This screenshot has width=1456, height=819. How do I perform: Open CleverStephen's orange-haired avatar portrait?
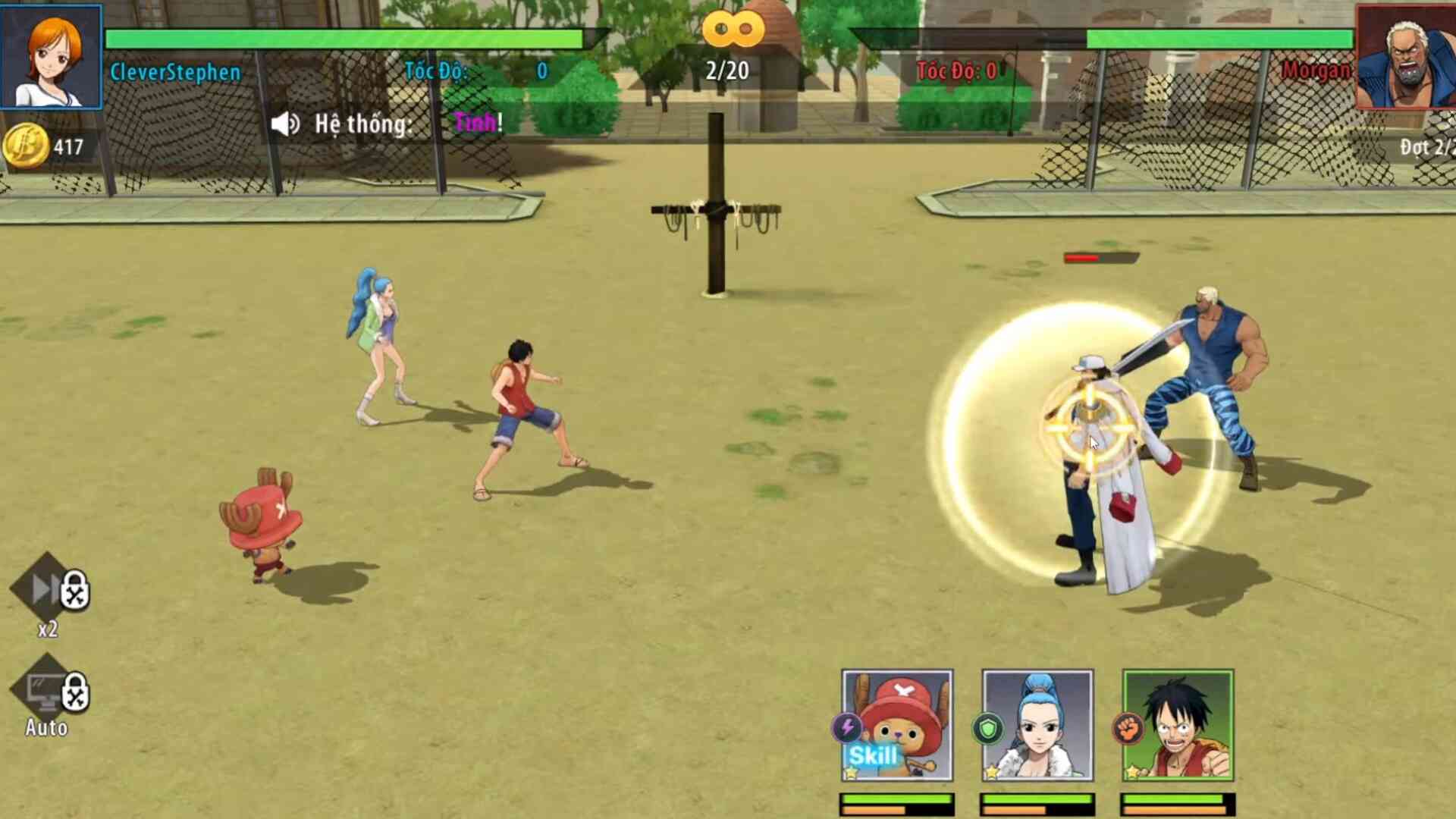51,57
